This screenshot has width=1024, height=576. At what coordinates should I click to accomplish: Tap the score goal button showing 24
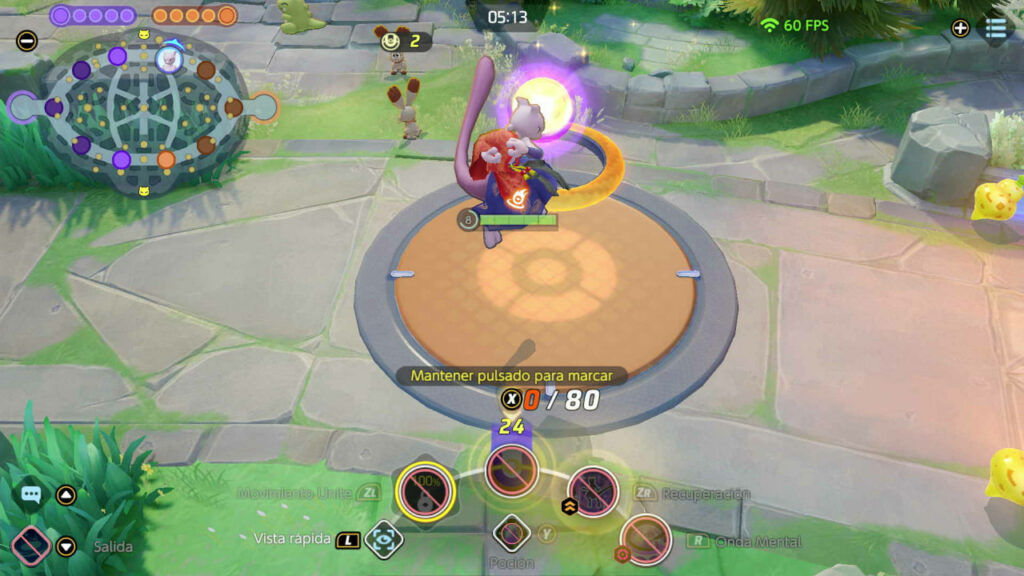pos(512,468)
